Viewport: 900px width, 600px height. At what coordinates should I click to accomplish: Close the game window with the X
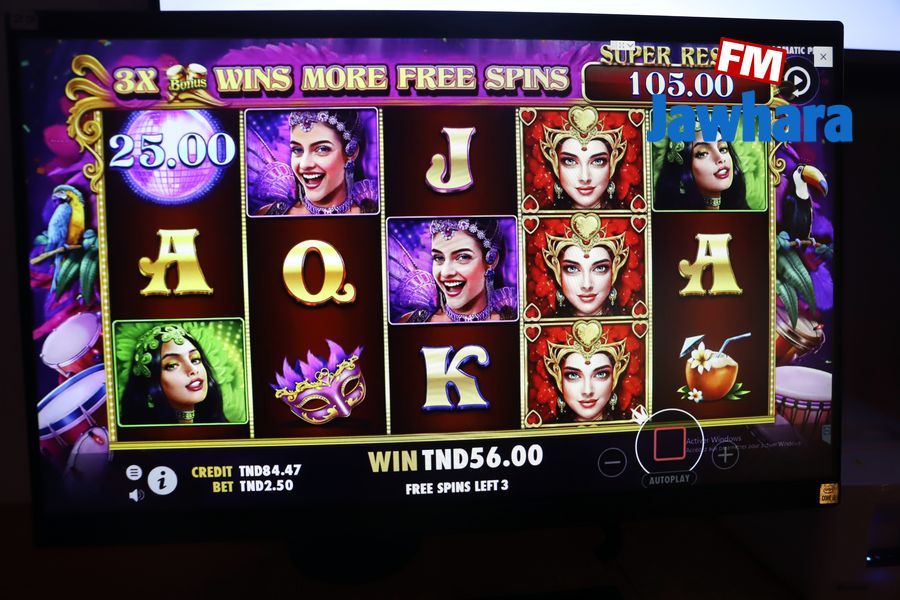tap(823, 58)
